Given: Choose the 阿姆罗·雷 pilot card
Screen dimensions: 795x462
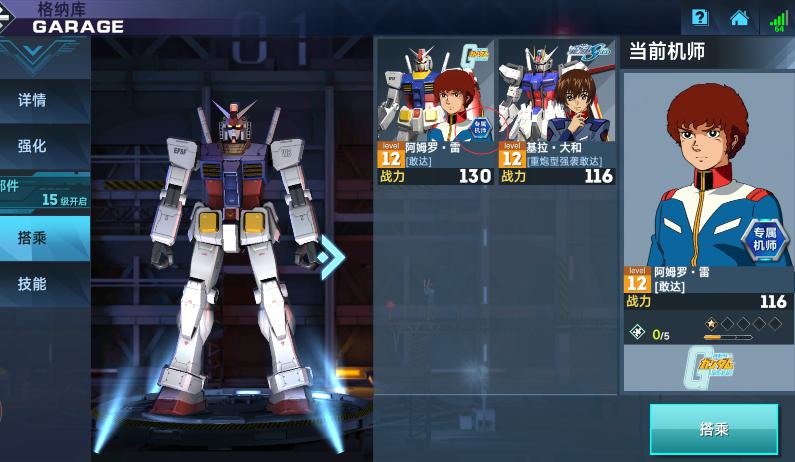Looking at the screenshot, I should 435,112.
